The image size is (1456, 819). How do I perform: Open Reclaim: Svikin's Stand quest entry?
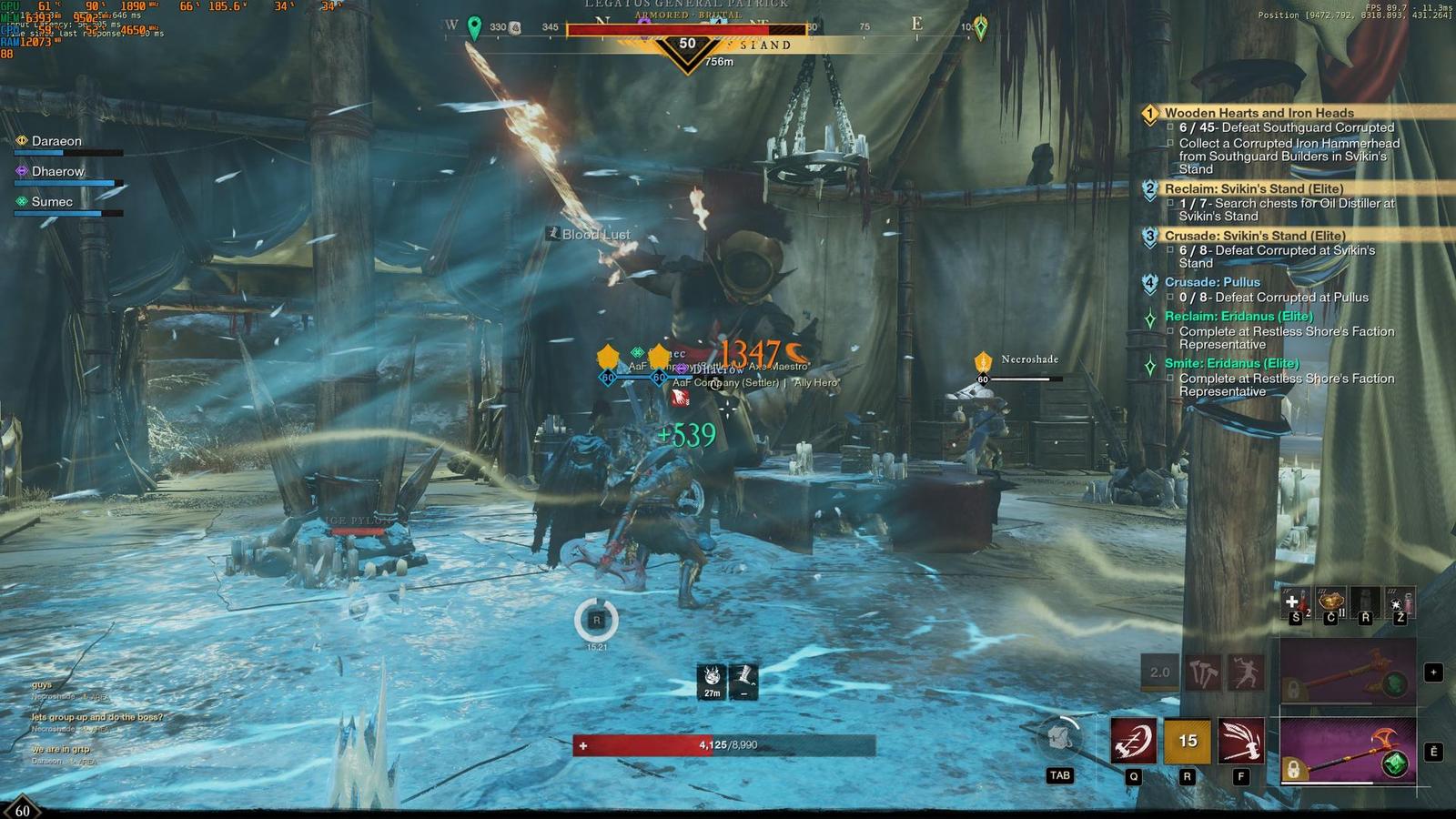click(1253, 188)
